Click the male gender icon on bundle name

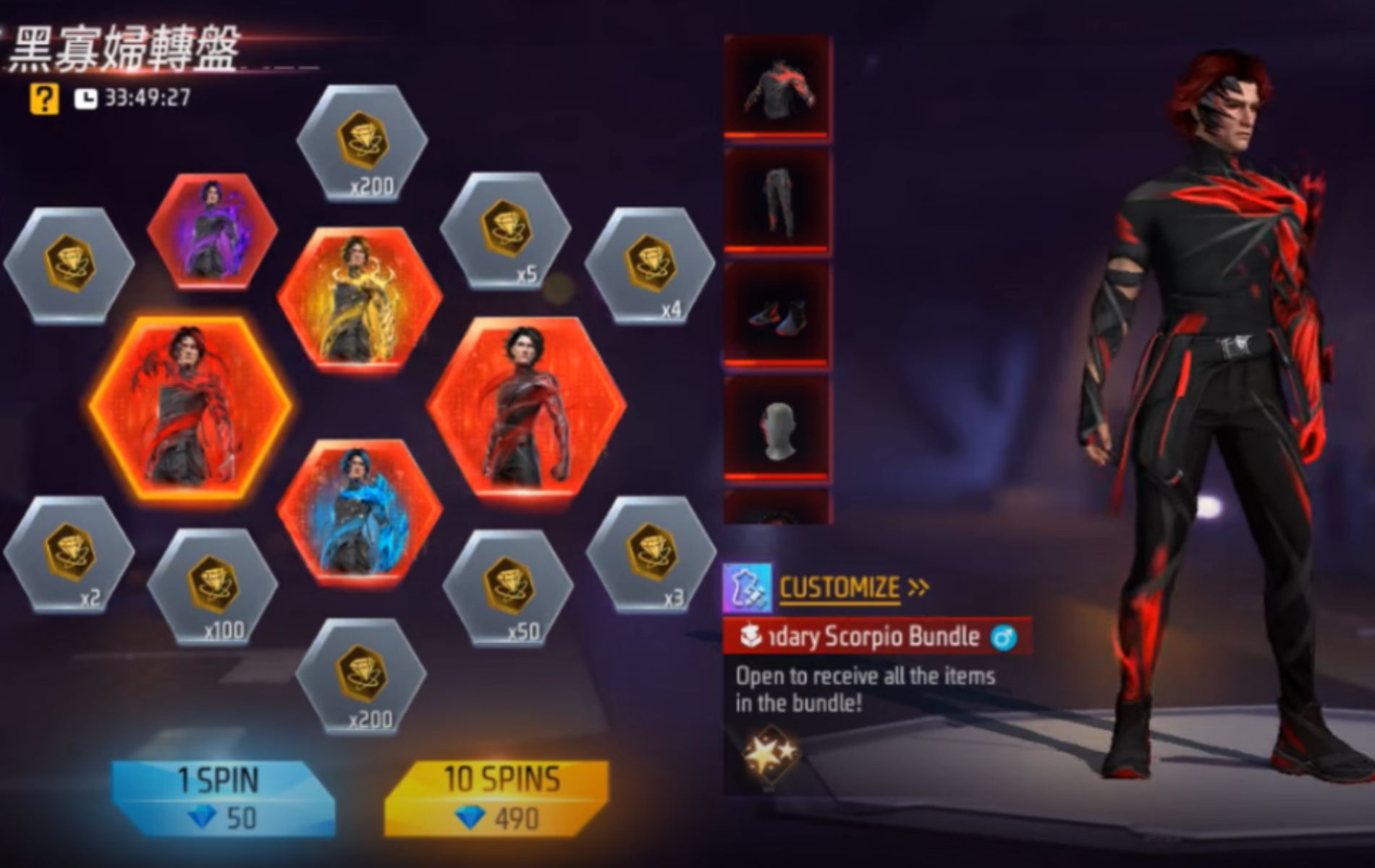(1004, 637)
